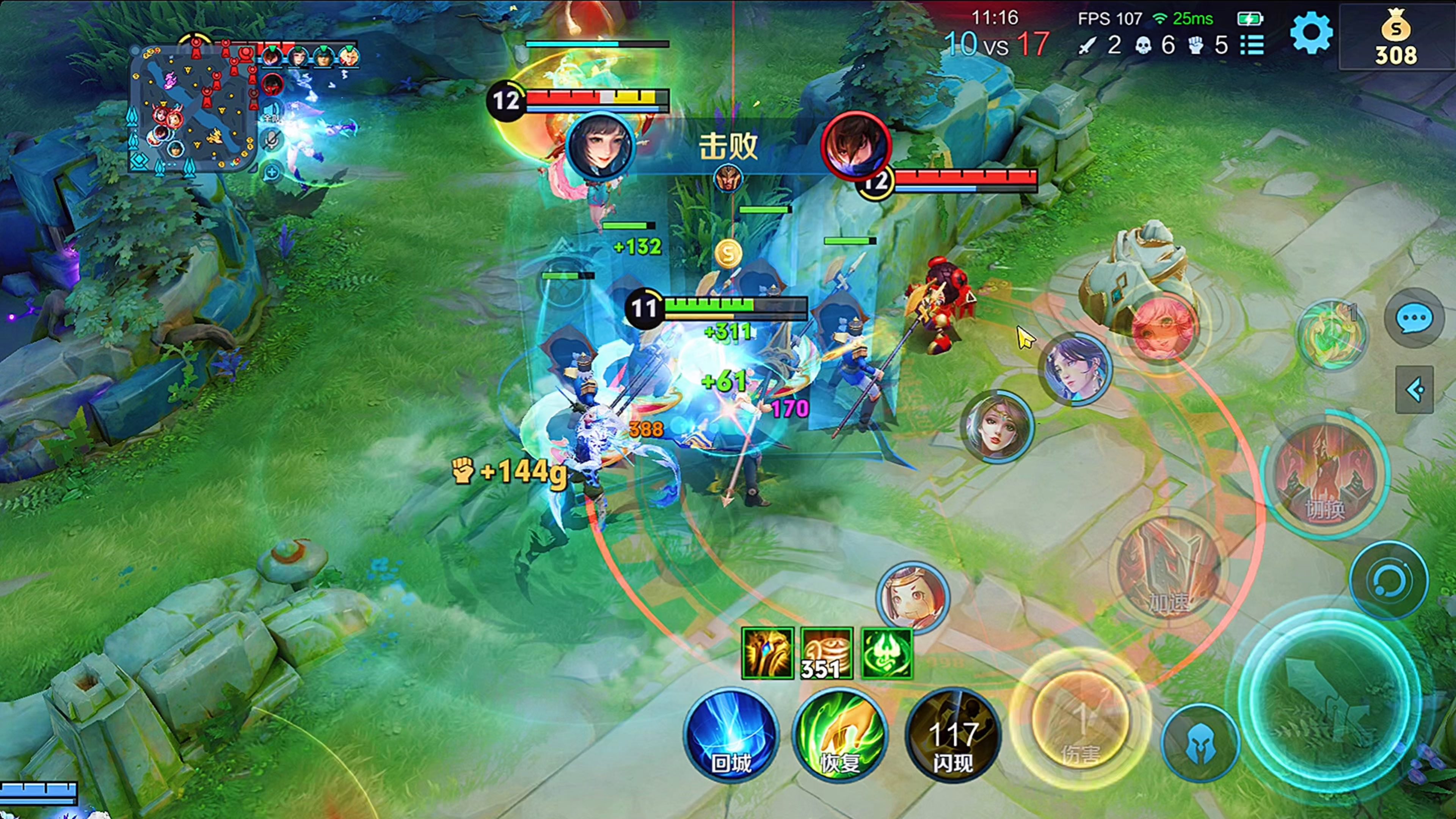Image resolution: width=1456 pixels, height=819 pixels.
Task: Select the blue helmet hero-target button
Action: tap(1200, 742)
